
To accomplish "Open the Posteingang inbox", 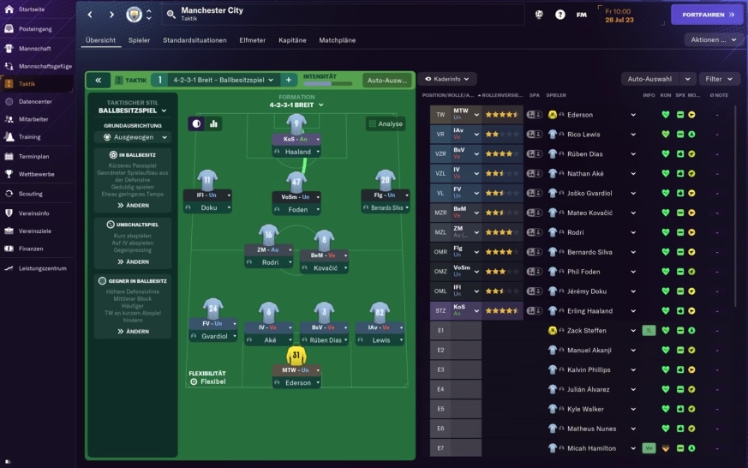I will (x=34, y=28).
